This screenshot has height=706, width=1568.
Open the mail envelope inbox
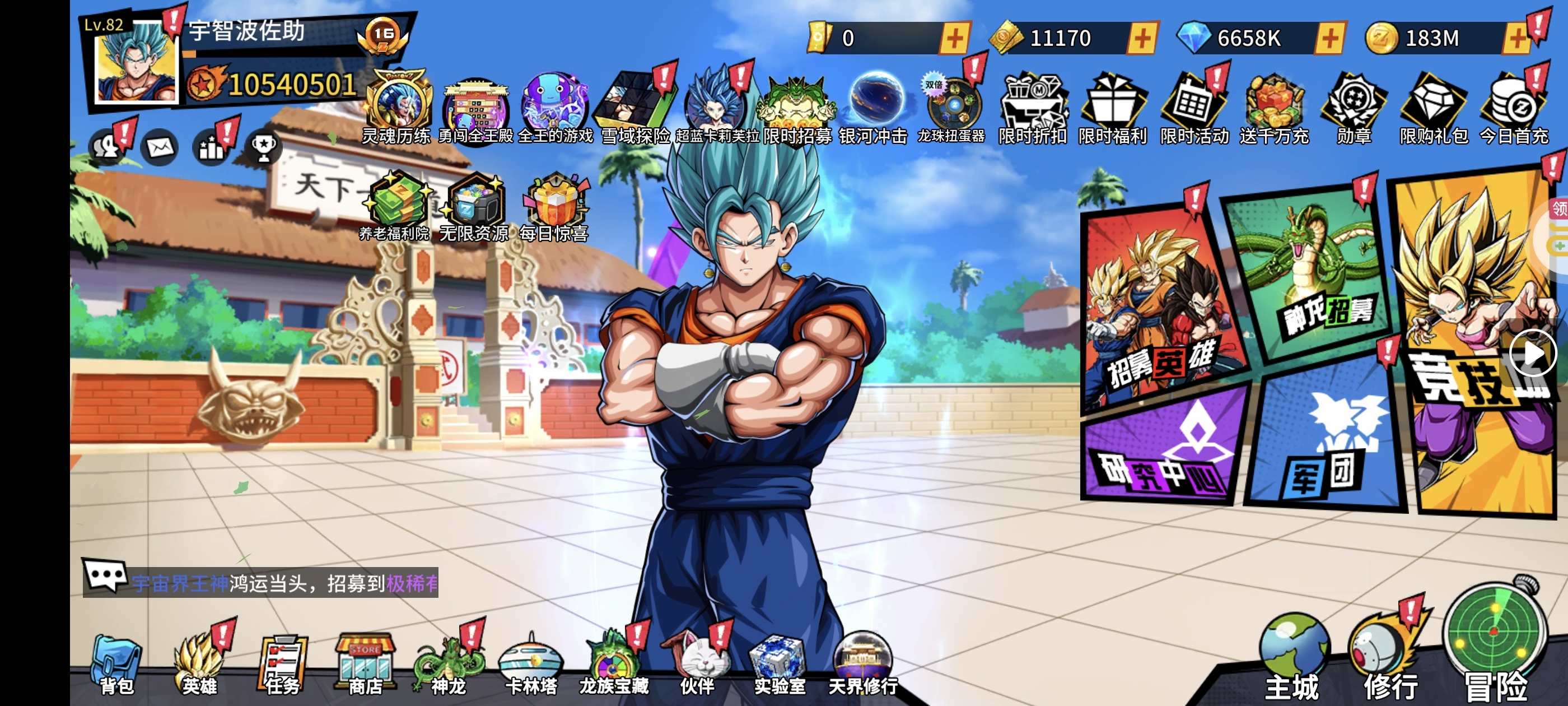coord(160,147)
